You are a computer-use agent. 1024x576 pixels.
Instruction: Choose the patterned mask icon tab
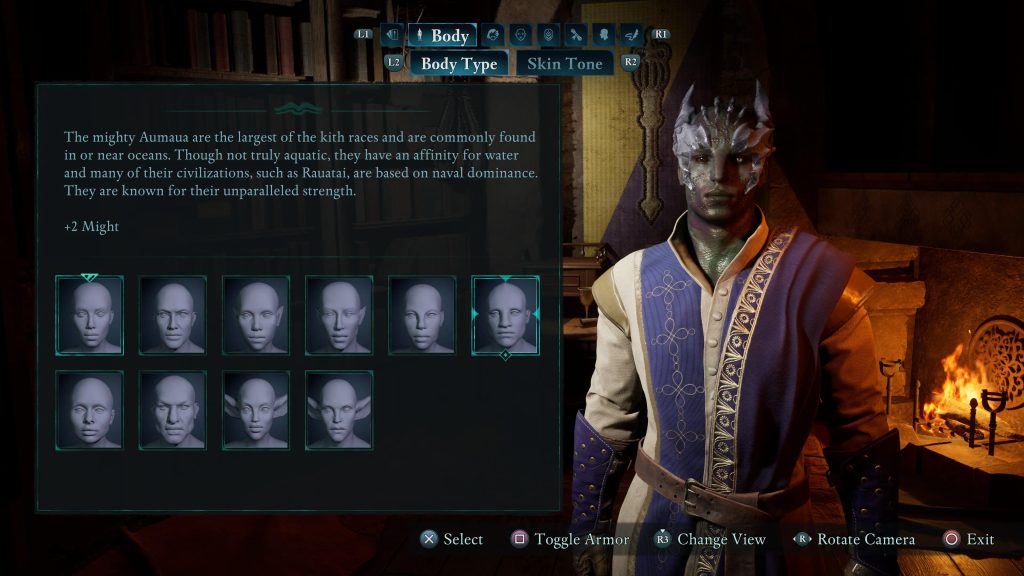pyautogui.click(x=547, y=36)
